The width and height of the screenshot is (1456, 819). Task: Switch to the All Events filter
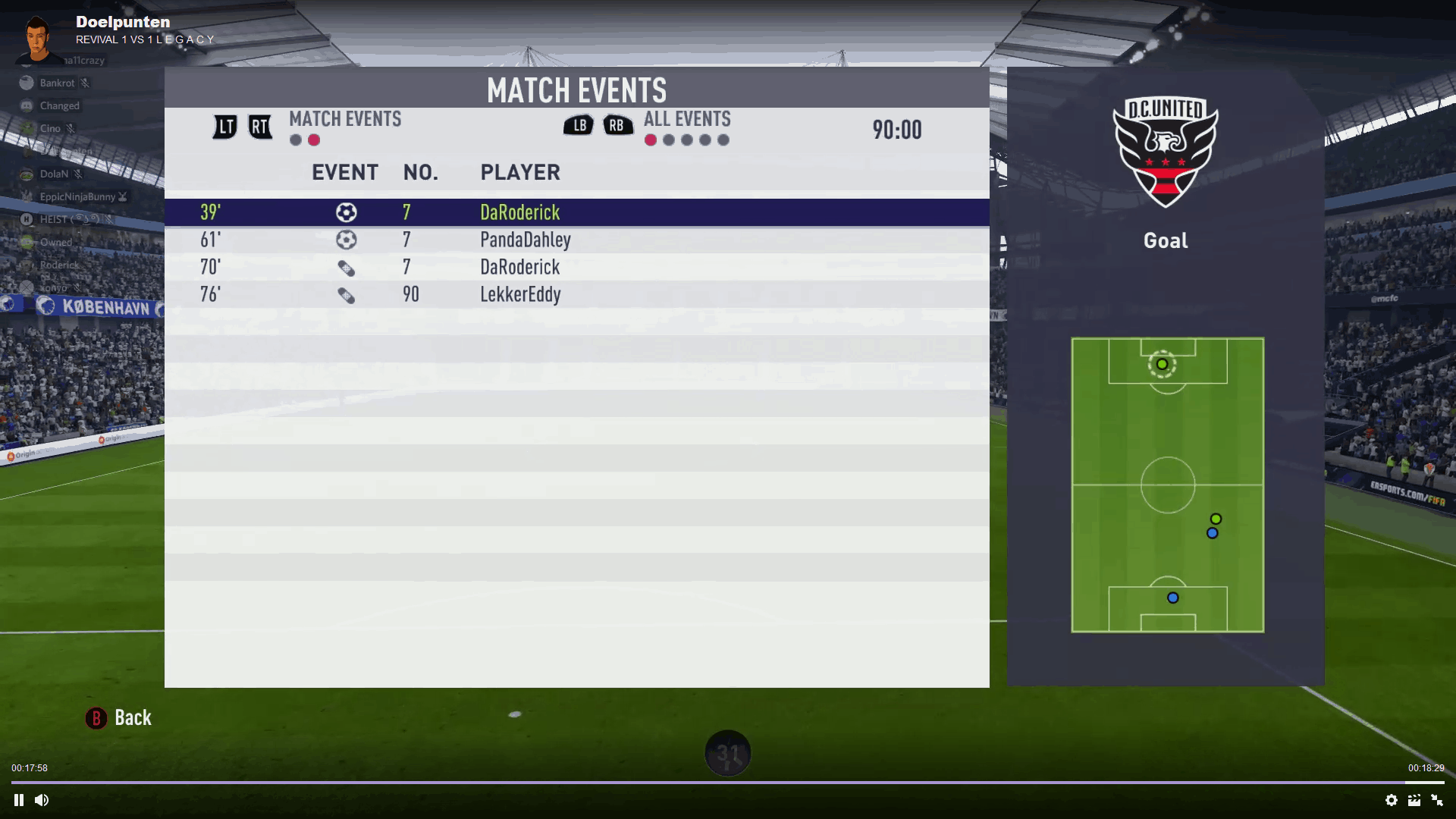pyautogui.click(x=687, y=119)
